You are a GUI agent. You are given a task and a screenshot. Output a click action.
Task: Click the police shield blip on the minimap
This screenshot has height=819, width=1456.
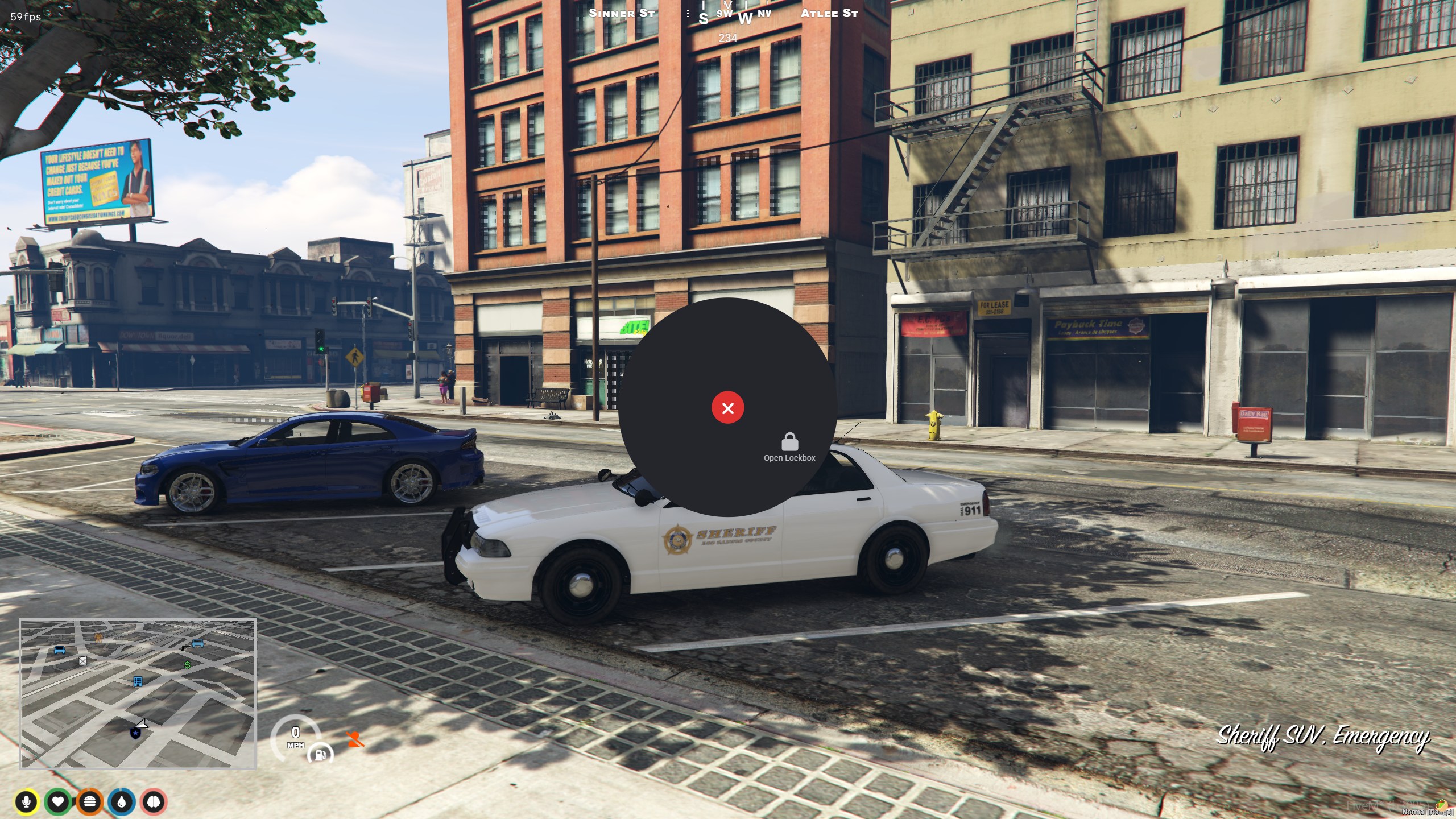pos(135,733)
